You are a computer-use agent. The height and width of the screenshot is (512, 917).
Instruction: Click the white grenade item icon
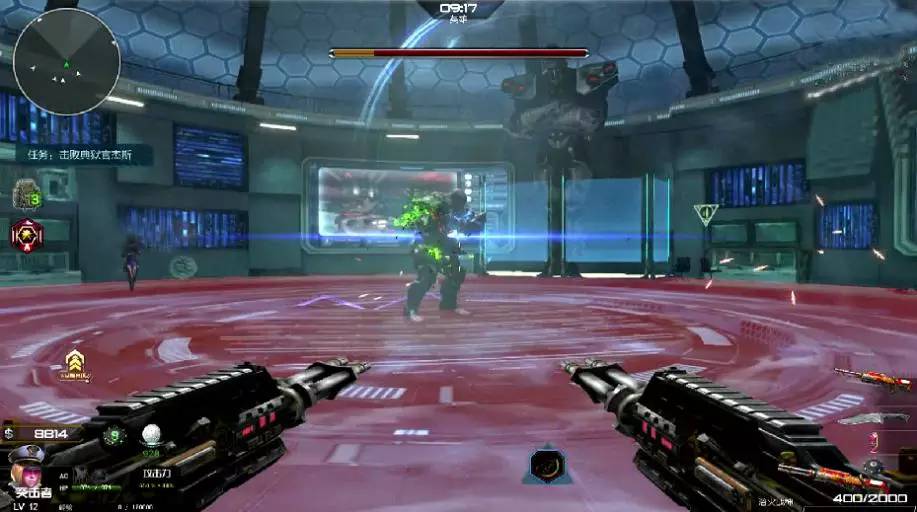click(x=152, y=435)
